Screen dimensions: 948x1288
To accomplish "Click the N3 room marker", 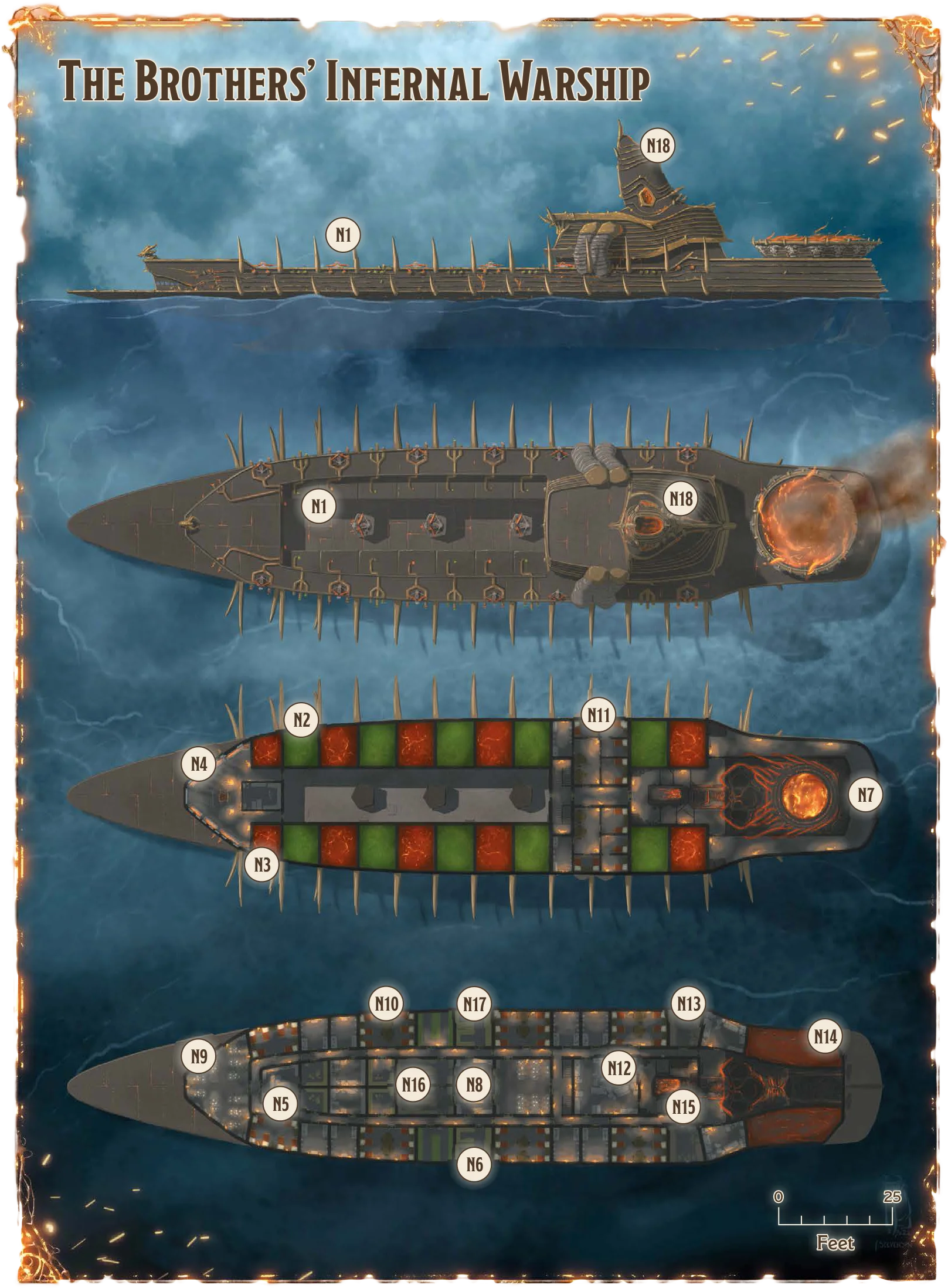I will [262, 865].
